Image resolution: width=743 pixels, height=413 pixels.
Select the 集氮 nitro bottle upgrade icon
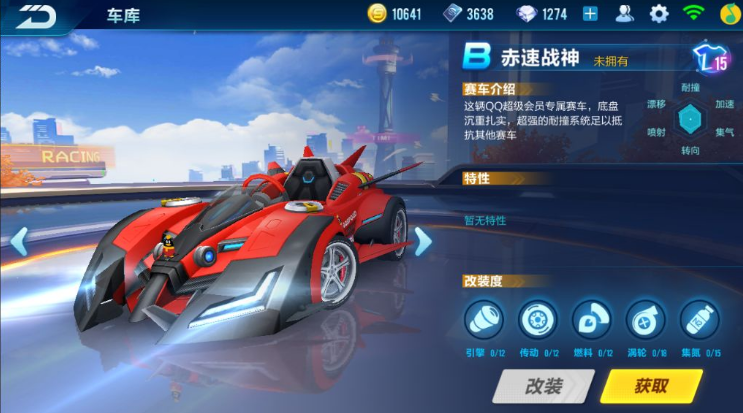coord(700,320)
